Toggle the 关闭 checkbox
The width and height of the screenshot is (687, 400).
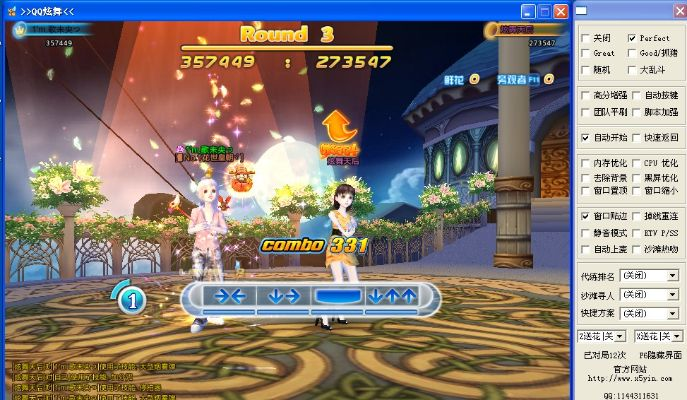click(x=585, y=38)
